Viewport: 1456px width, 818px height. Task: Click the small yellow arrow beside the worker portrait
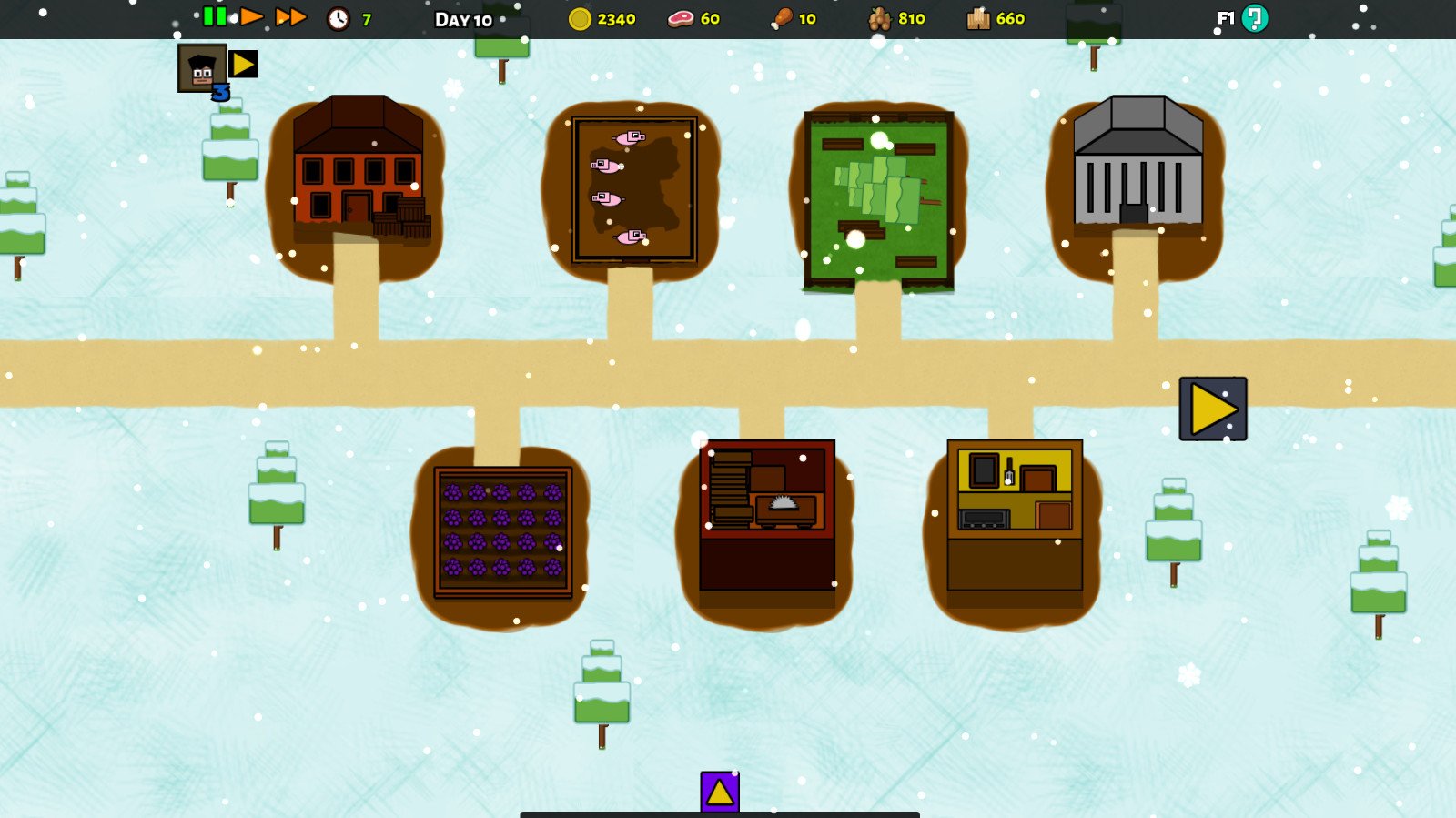243,64
